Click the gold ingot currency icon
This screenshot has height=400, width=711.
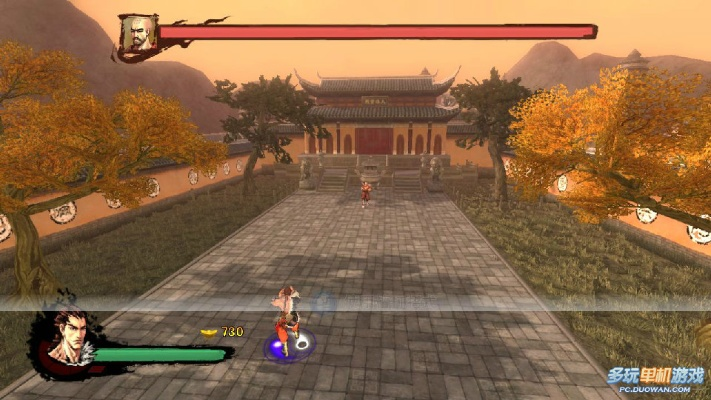pos(209,331)
